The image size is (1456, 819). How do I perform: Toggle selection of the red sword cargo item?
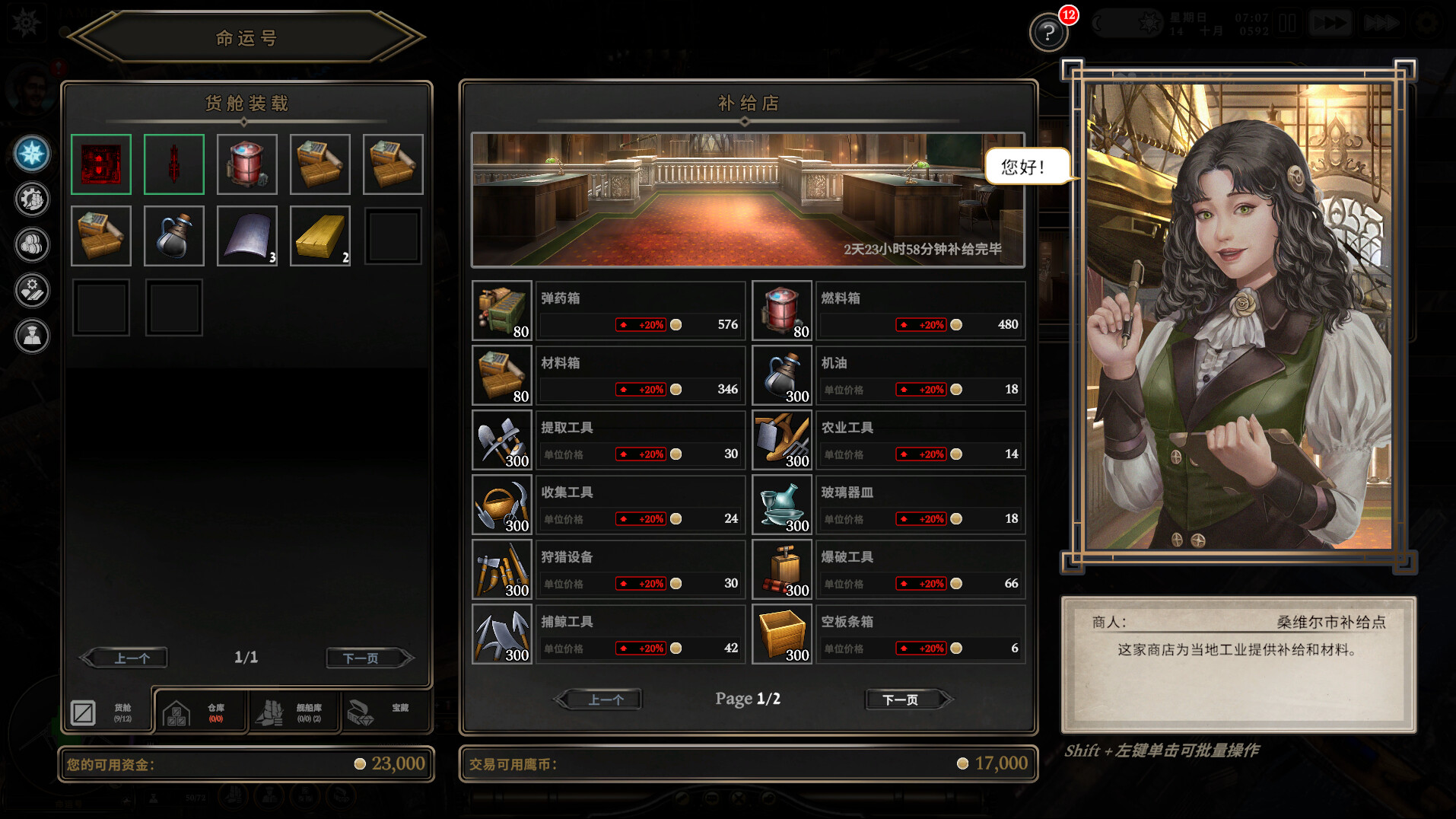point(173,164)
